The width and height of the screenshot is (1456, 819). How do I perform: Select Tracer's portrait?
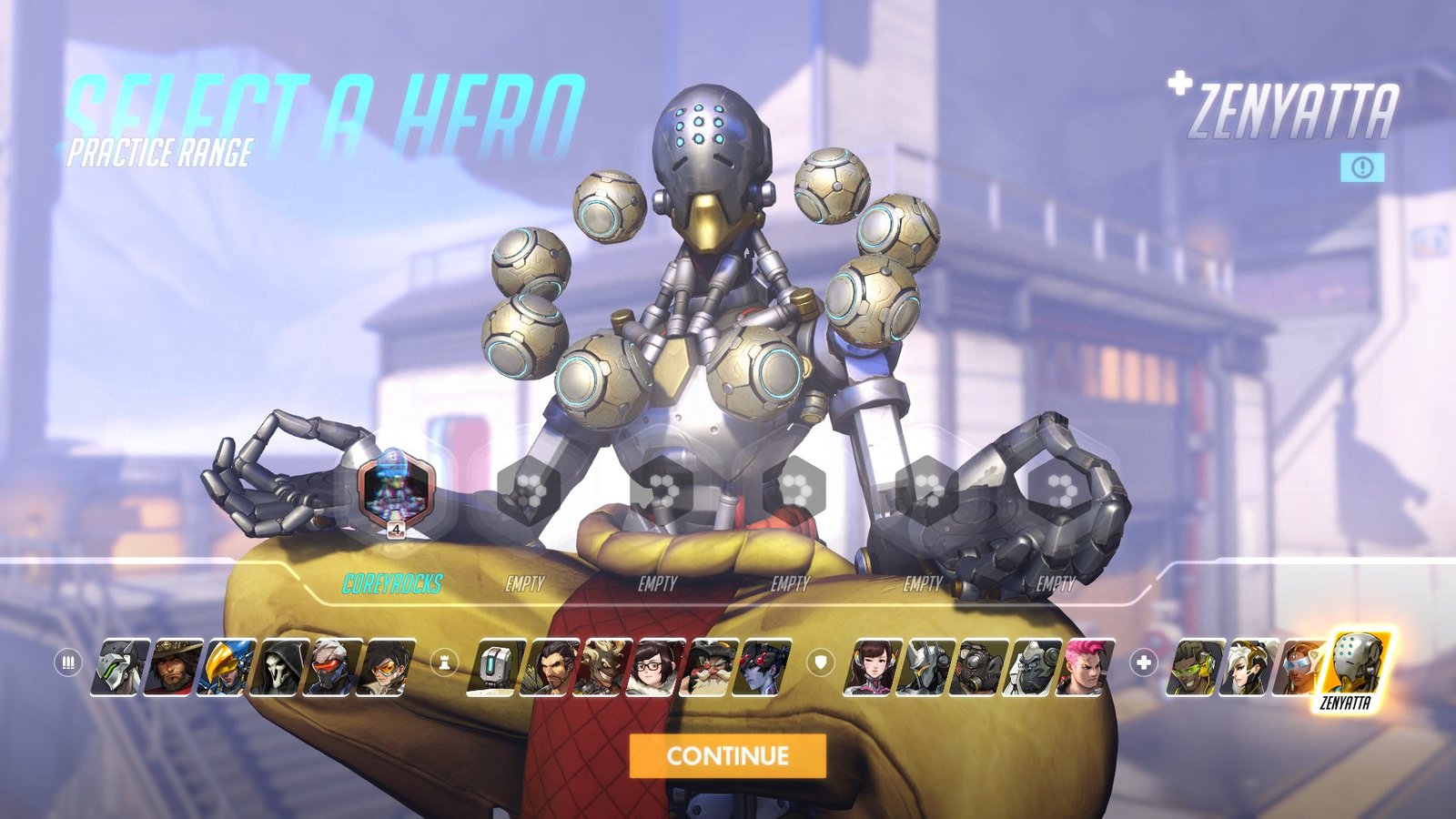(x=387, y=667)
